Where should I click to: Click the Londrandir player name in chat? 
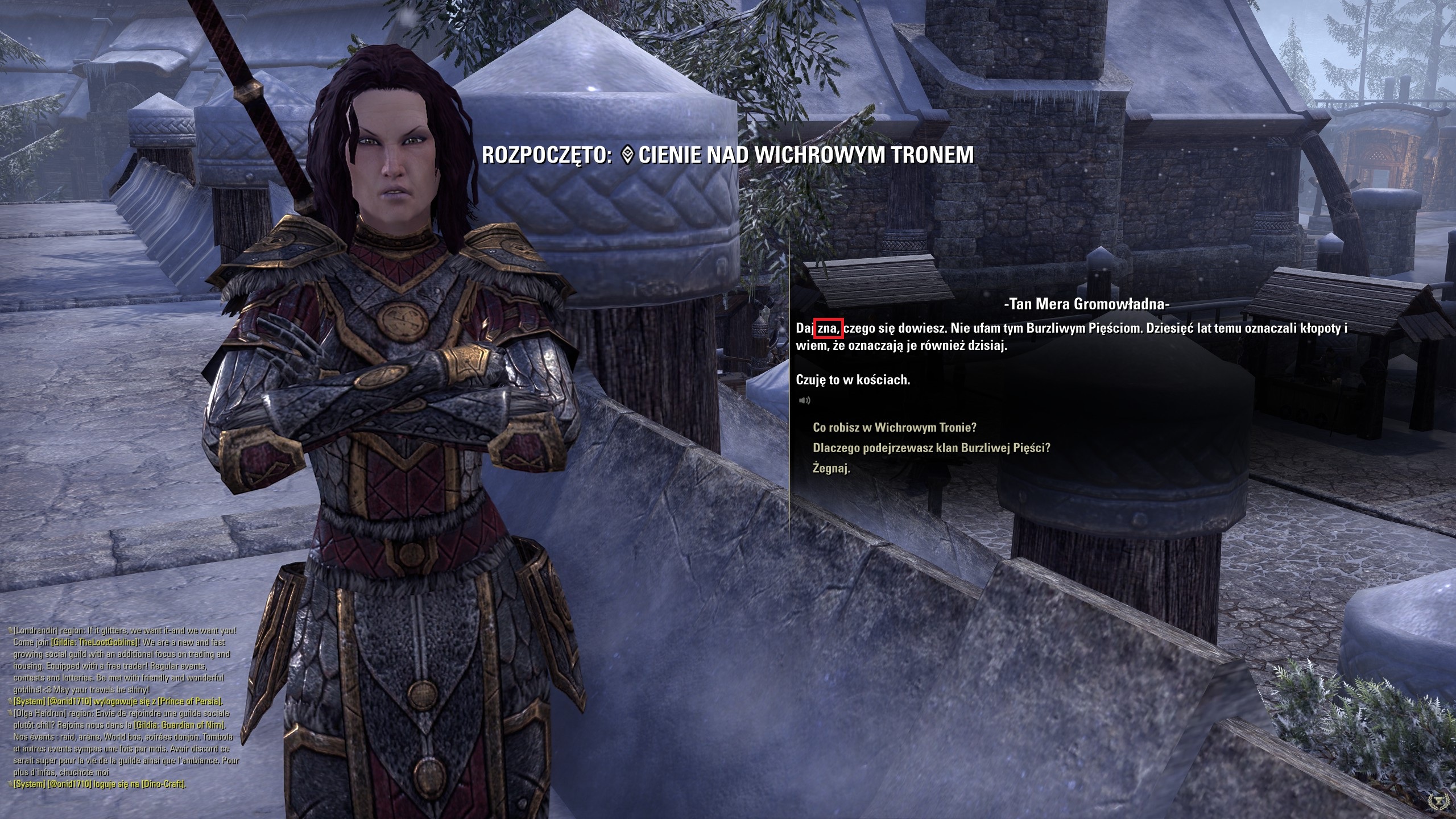tap(36, 630)
